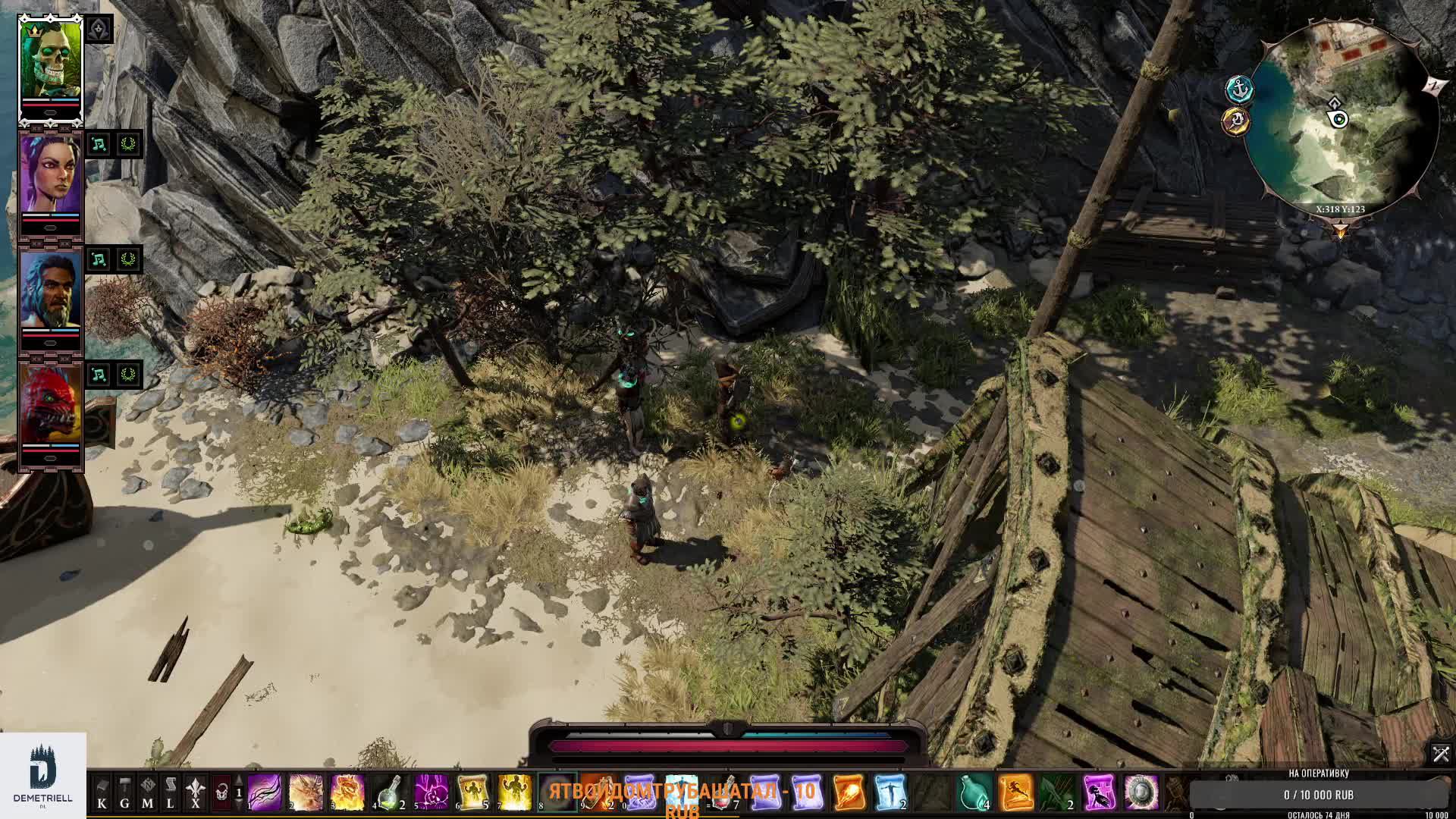Activate the purple tentacle skill in slot 1
Screen dimensions: 1456x819
(x=265, y=793)
